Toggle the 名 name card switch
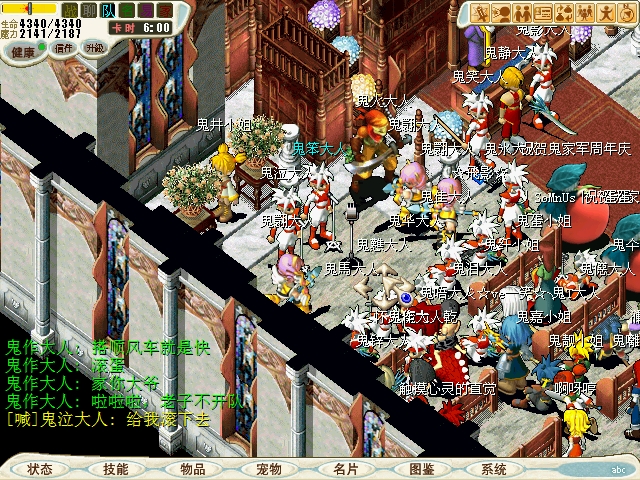640x480 pixels. 127,9
